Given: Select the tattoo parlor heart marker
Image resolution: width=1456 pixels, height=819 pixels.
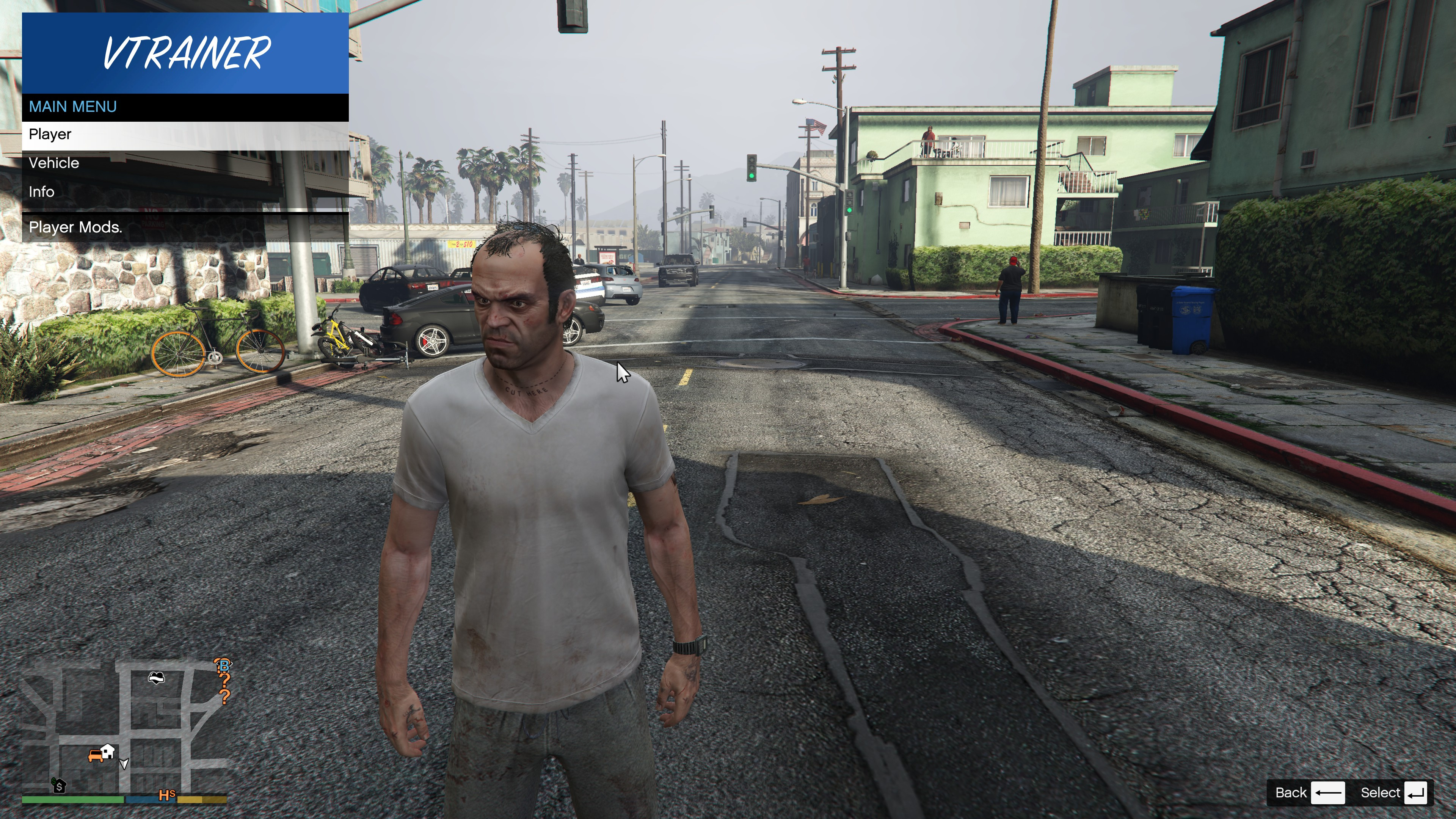Looking at the screenshot, I should pos(156,677).
